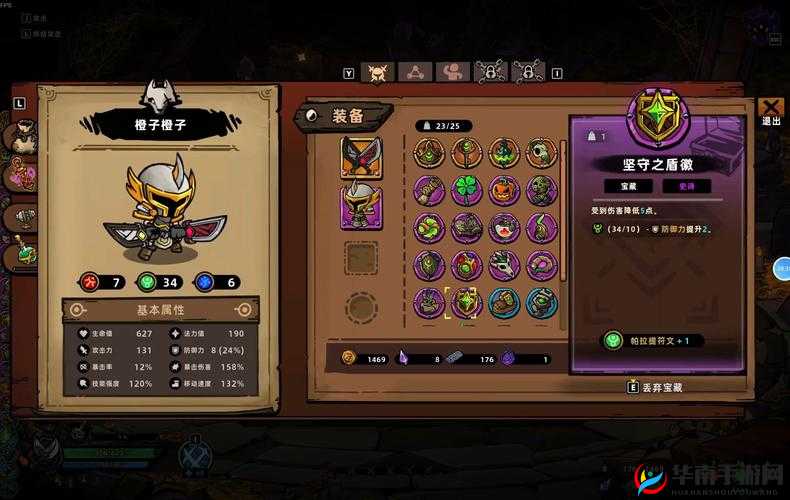Image resolution: width=790 pixels, height=500 pixels.
Task: Pick the green zombie head treasure
Action: click(541, 190)
